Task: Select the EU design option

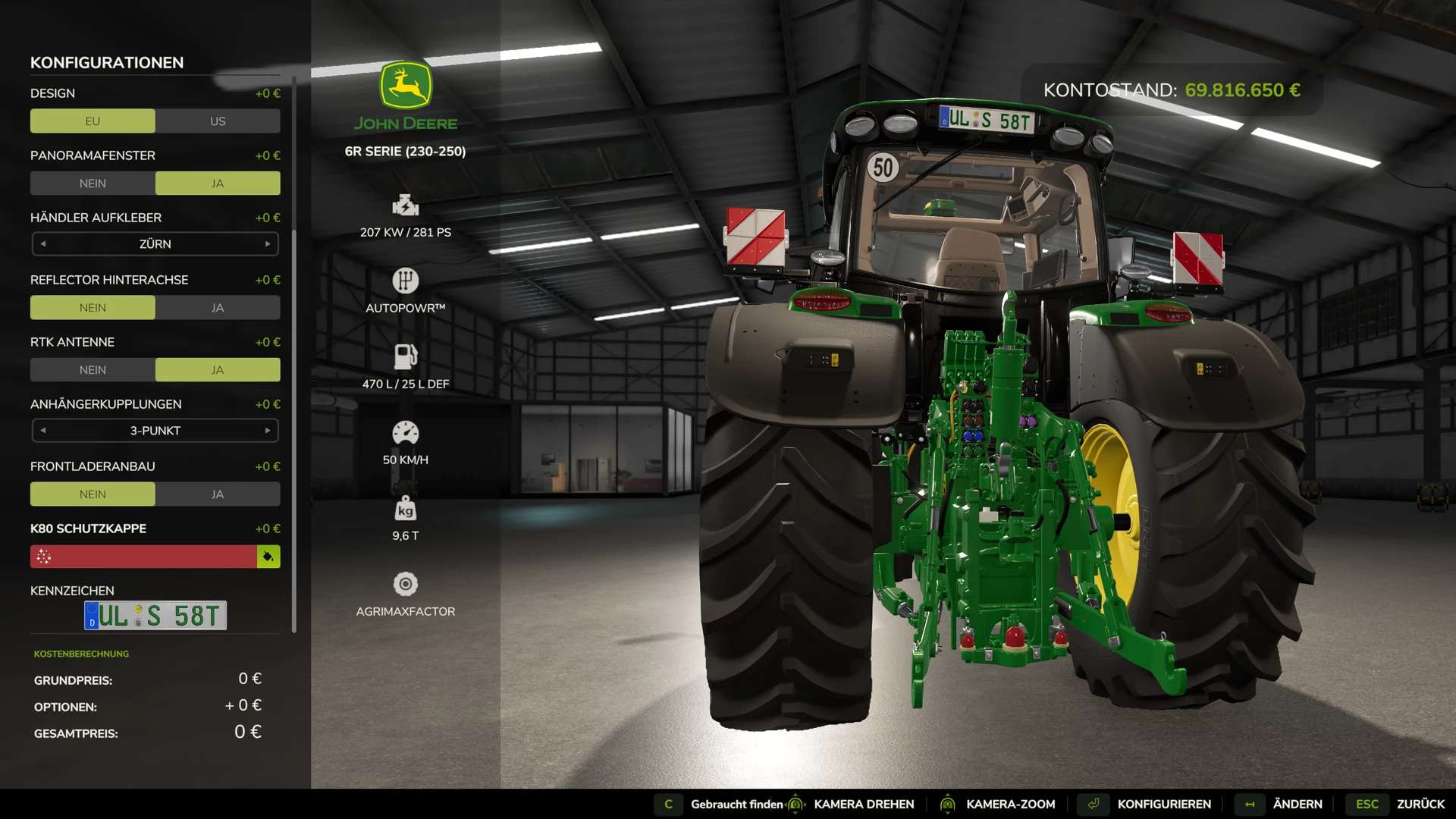Action: click(93, 121)
